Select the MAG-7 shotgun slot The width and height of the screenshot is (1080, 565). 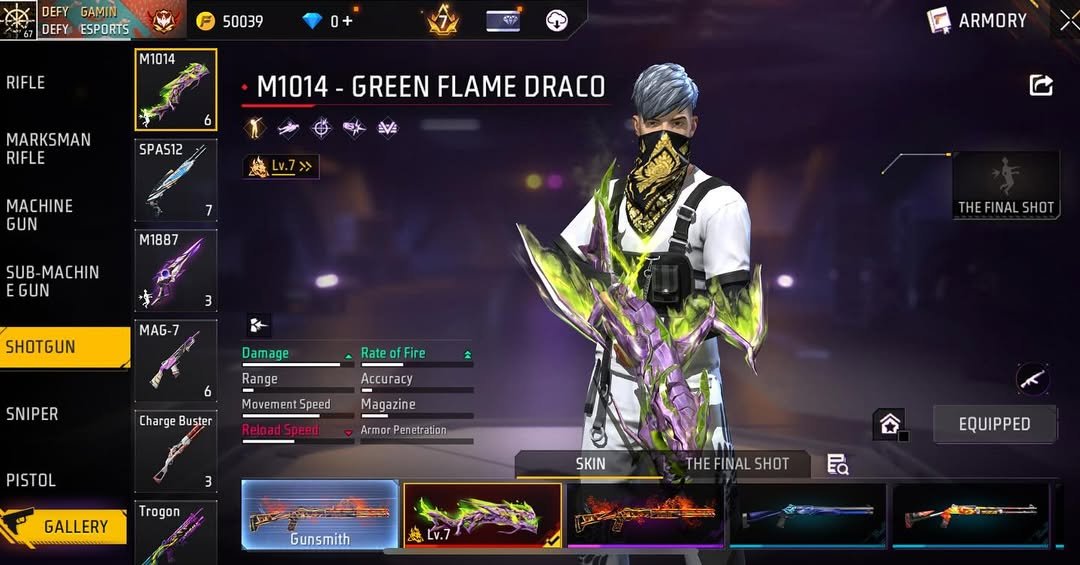pyautogui.click(x=175, y=360)
